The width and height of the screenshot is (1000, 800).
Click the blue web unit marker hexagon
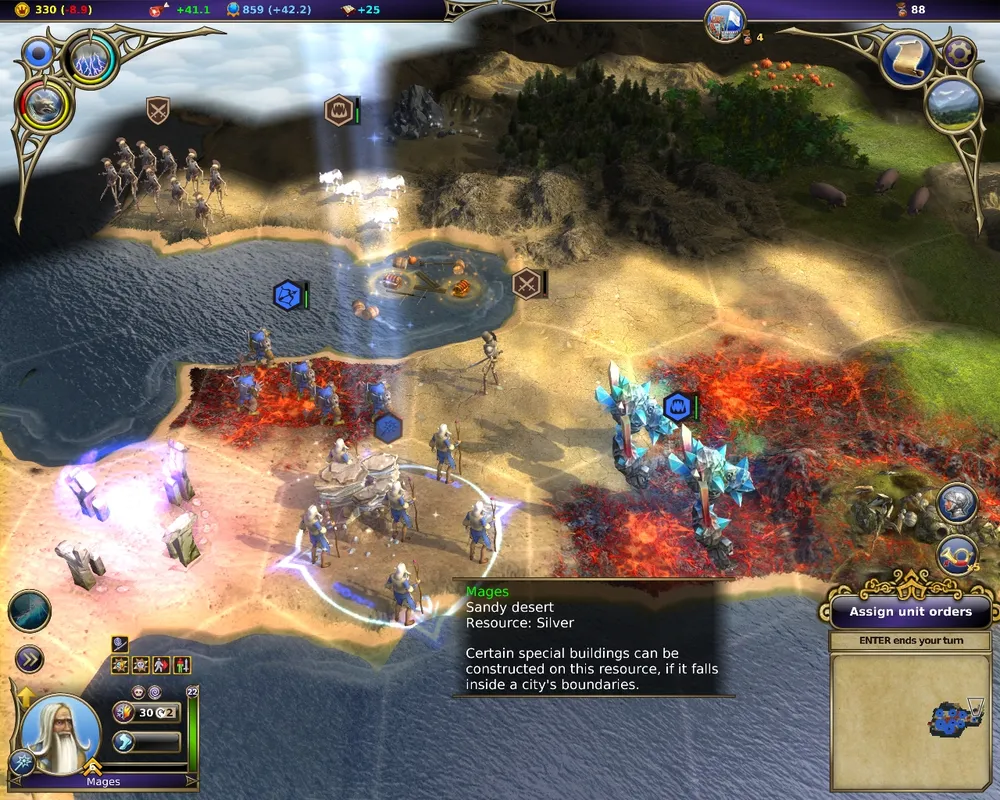[288, 296]
